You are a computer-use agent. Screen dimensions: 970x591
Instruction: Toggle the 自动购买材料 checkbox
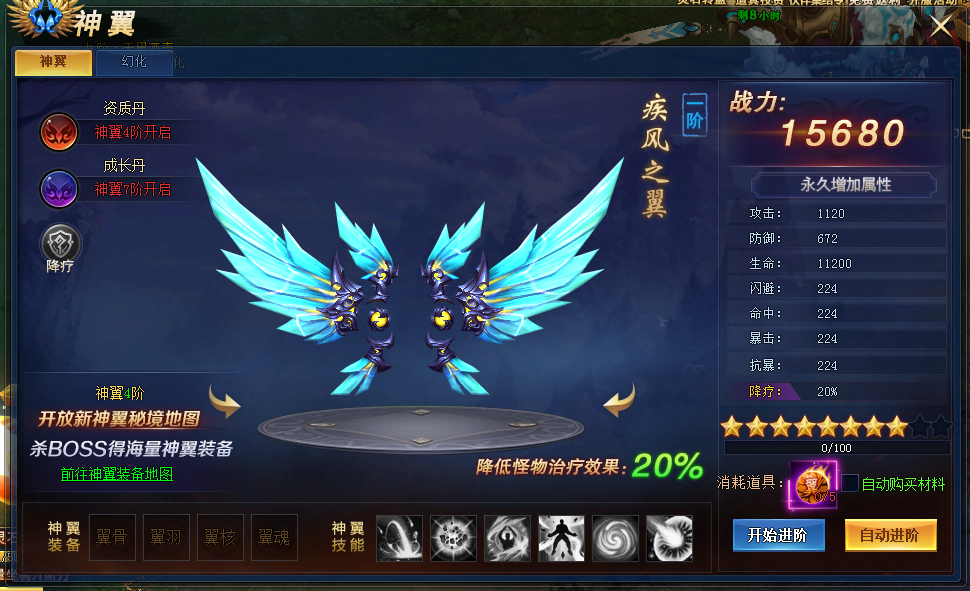pyautogui.click(x=850, y=484)
